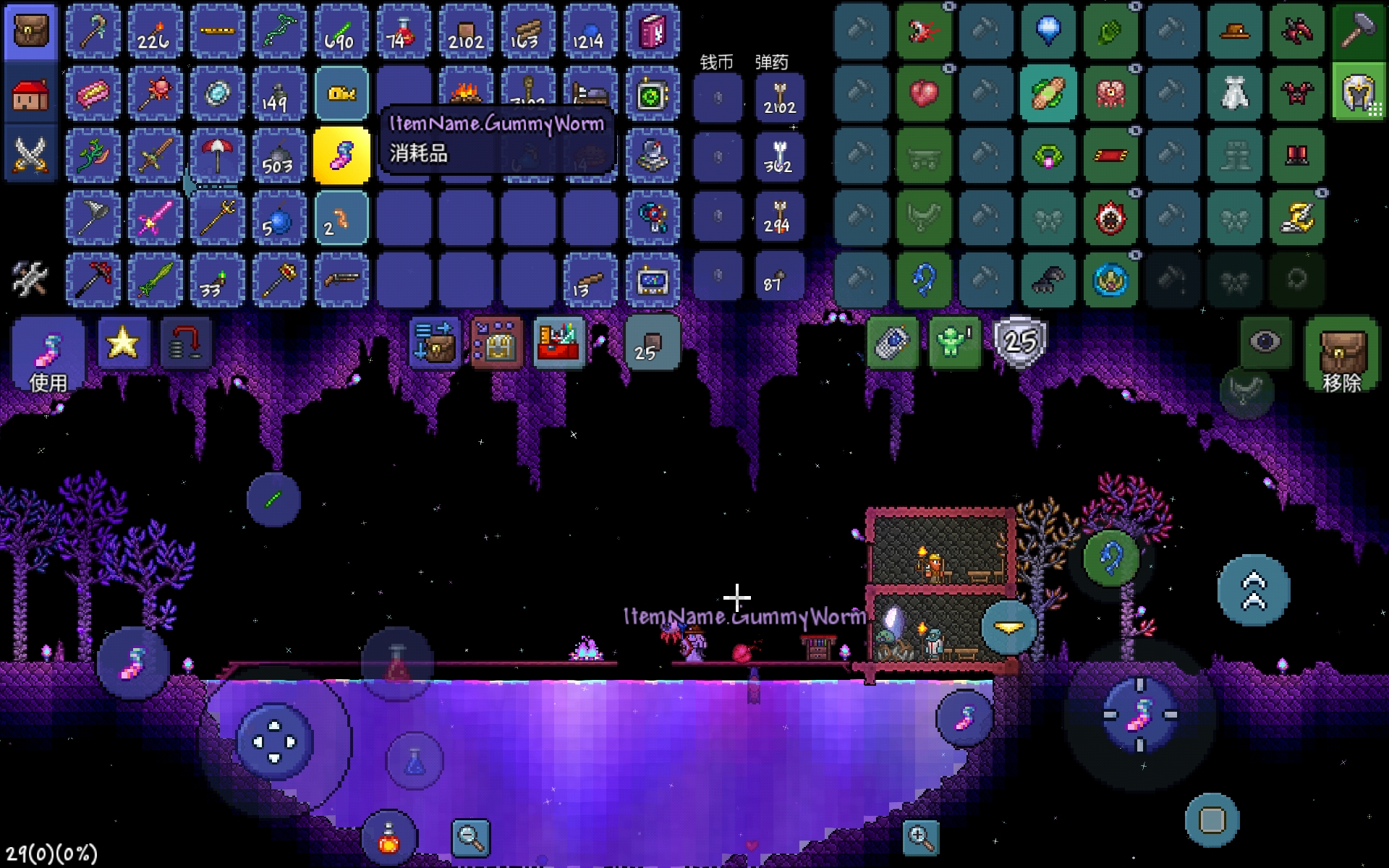Image resolution: width=1389 pixels, height=868 pixels.
Task: Mark item as favorite with star button
Action: pos(123,342)
